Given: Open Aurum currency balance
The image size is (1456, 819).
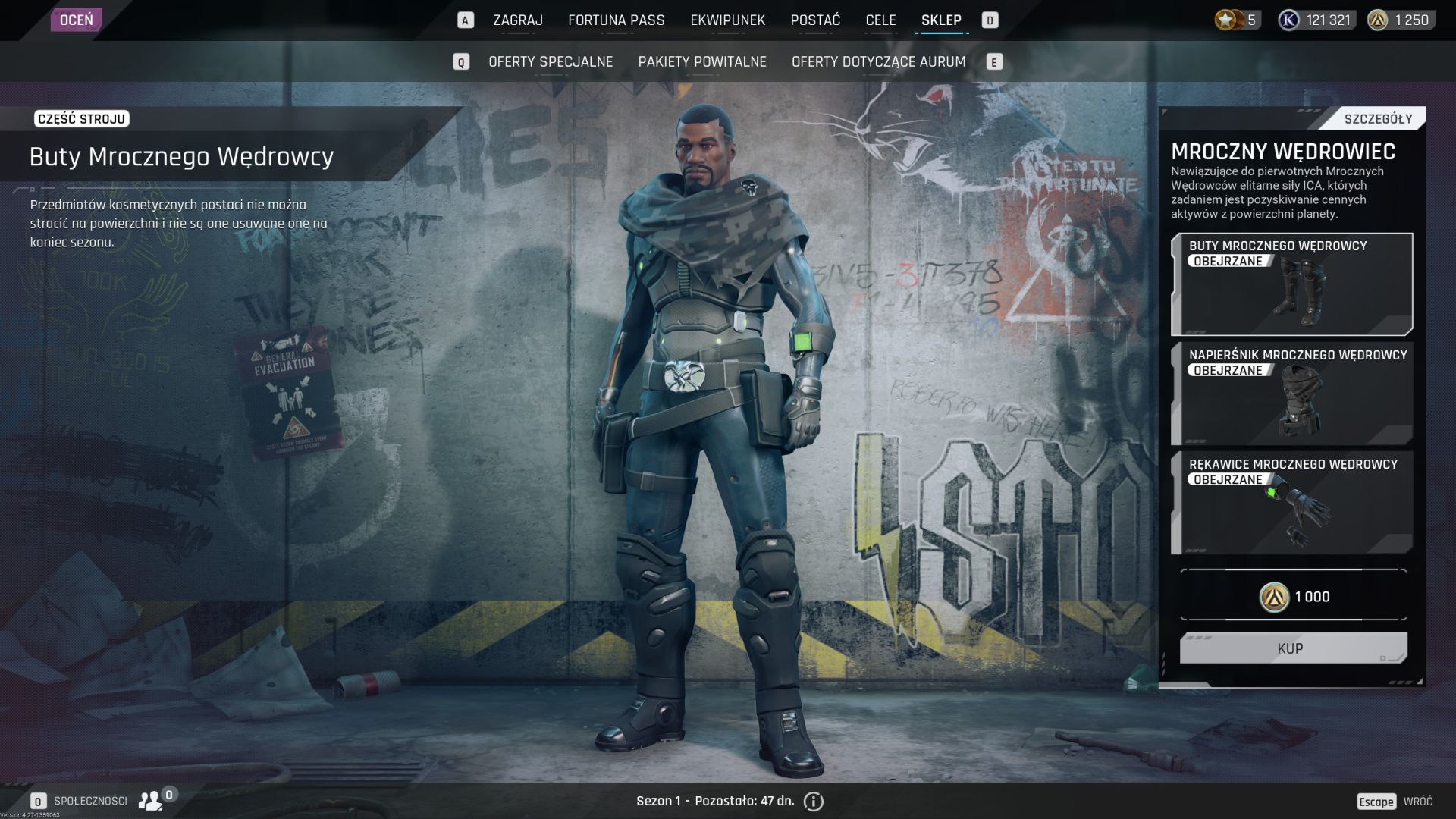Looking at the screenshot, I should tap(1399, 20).
